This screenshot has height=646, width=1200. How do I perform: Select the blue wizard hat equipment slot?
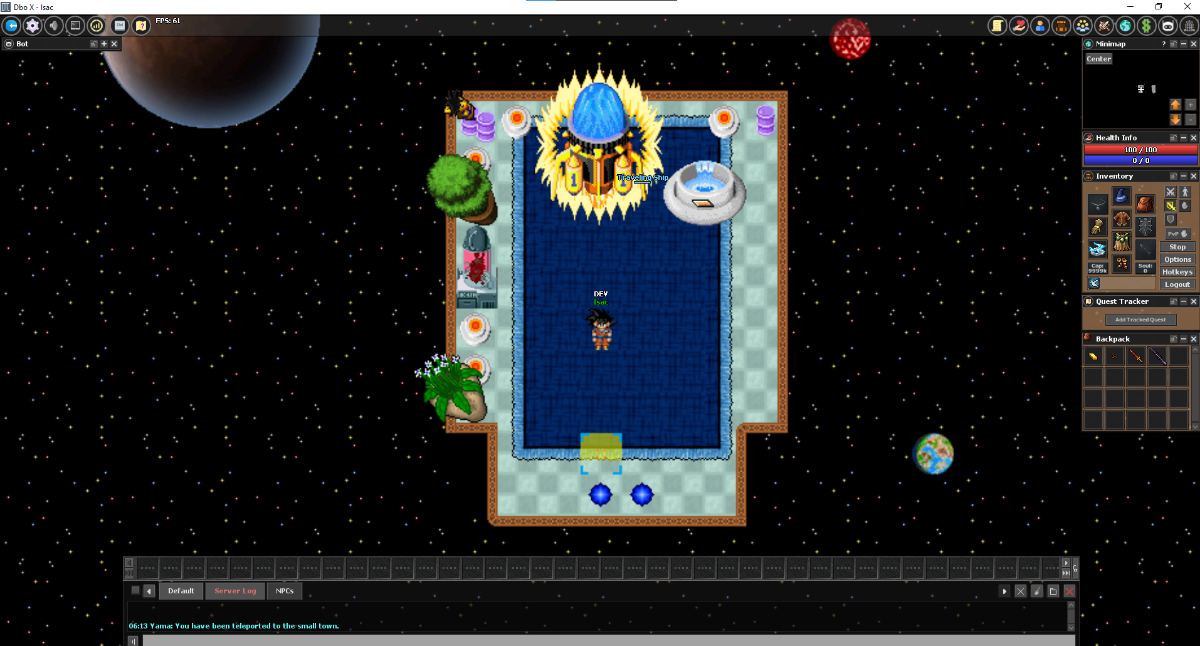coord(1121,194)
